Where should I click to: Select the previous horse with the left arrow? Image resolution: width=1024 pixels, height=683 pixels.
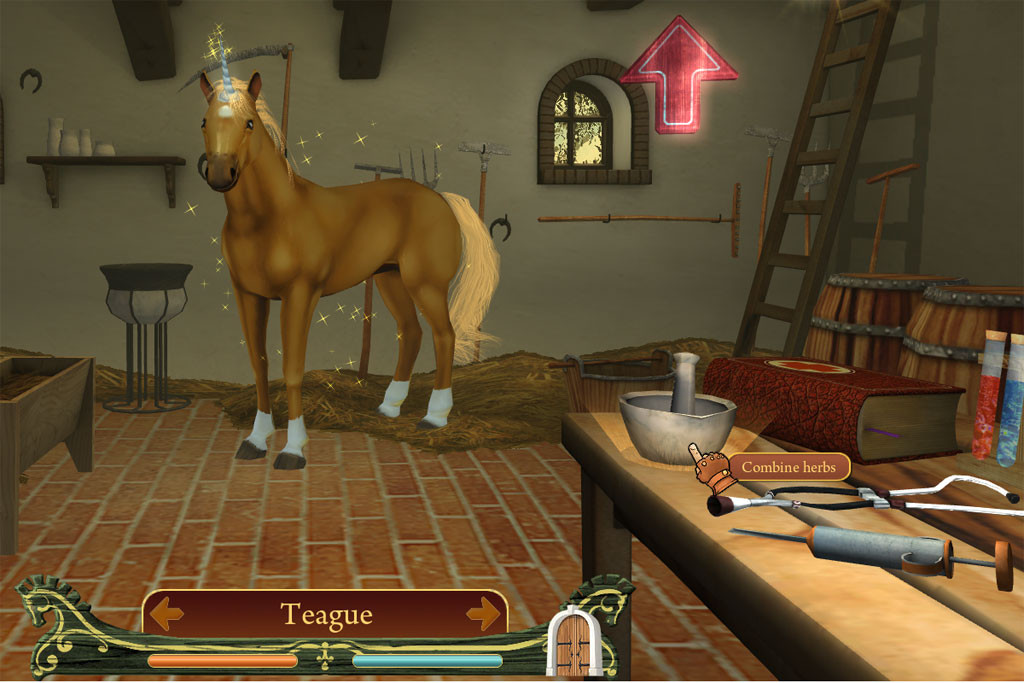(166, 612)
